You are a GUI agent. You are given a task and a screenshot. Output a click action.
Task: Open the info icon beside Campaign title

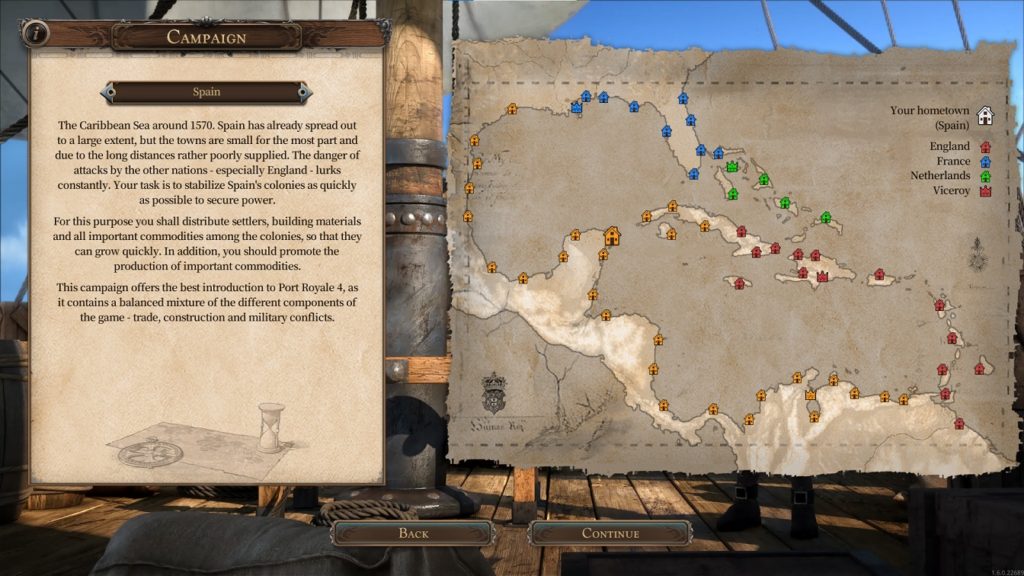point(36,32)
